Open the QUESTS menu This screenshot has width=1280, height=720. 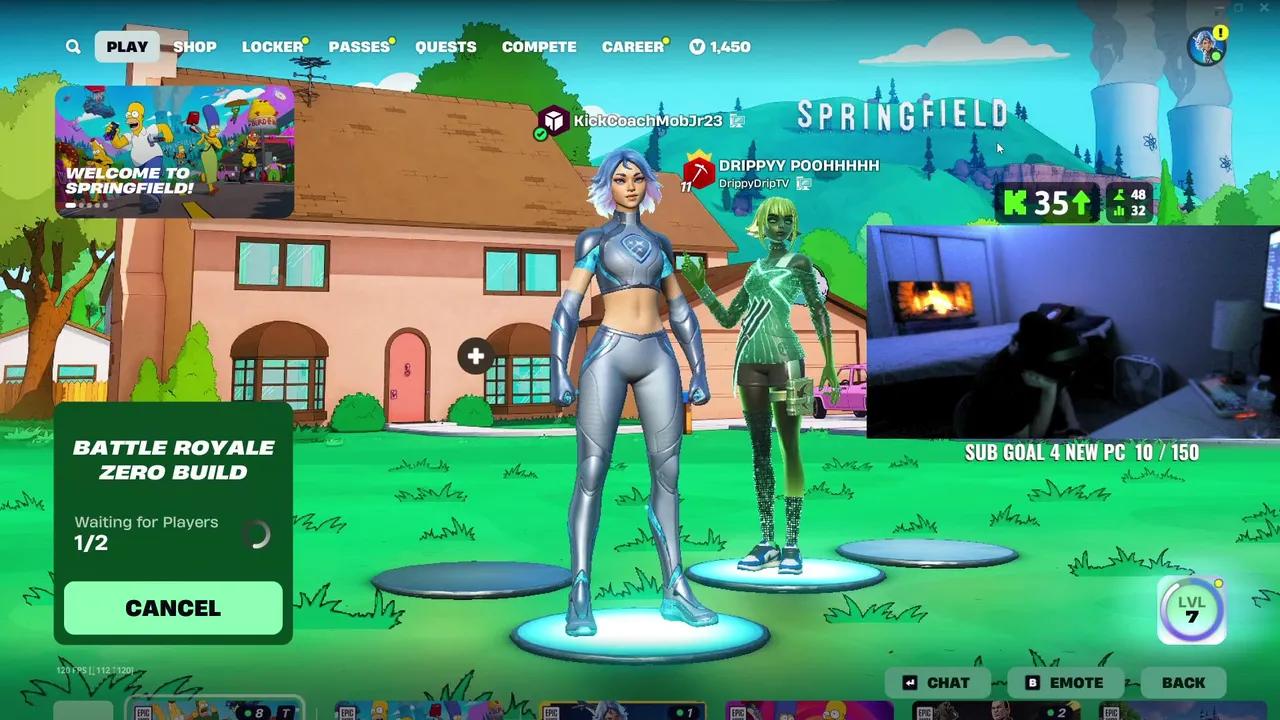click(446, 46)
